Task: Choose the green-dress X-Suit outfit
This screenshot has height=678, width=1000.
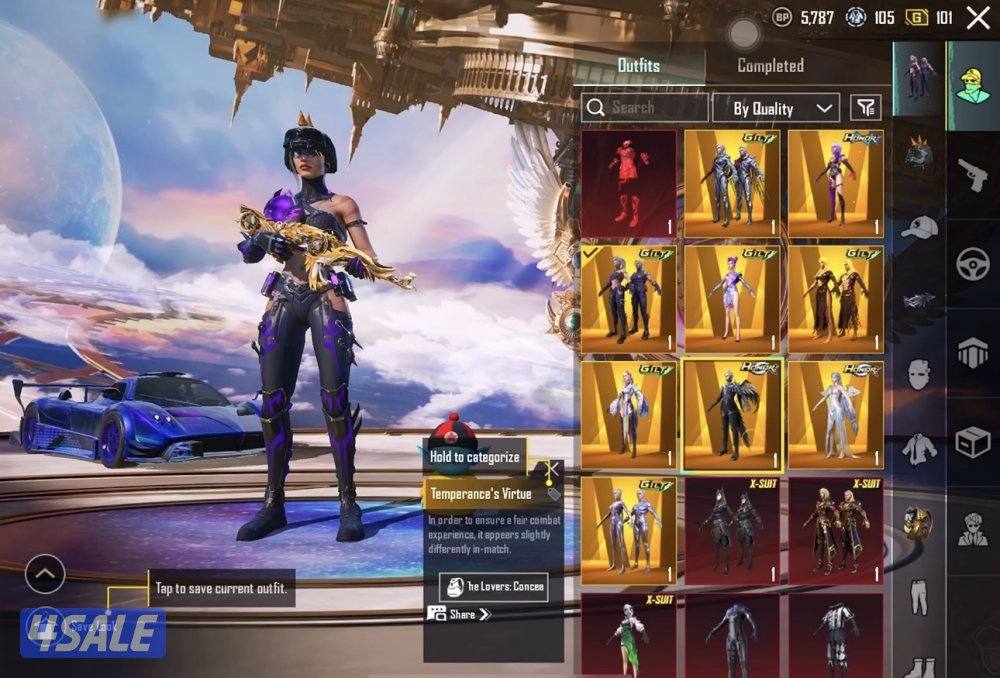Action: pos(629,636)
